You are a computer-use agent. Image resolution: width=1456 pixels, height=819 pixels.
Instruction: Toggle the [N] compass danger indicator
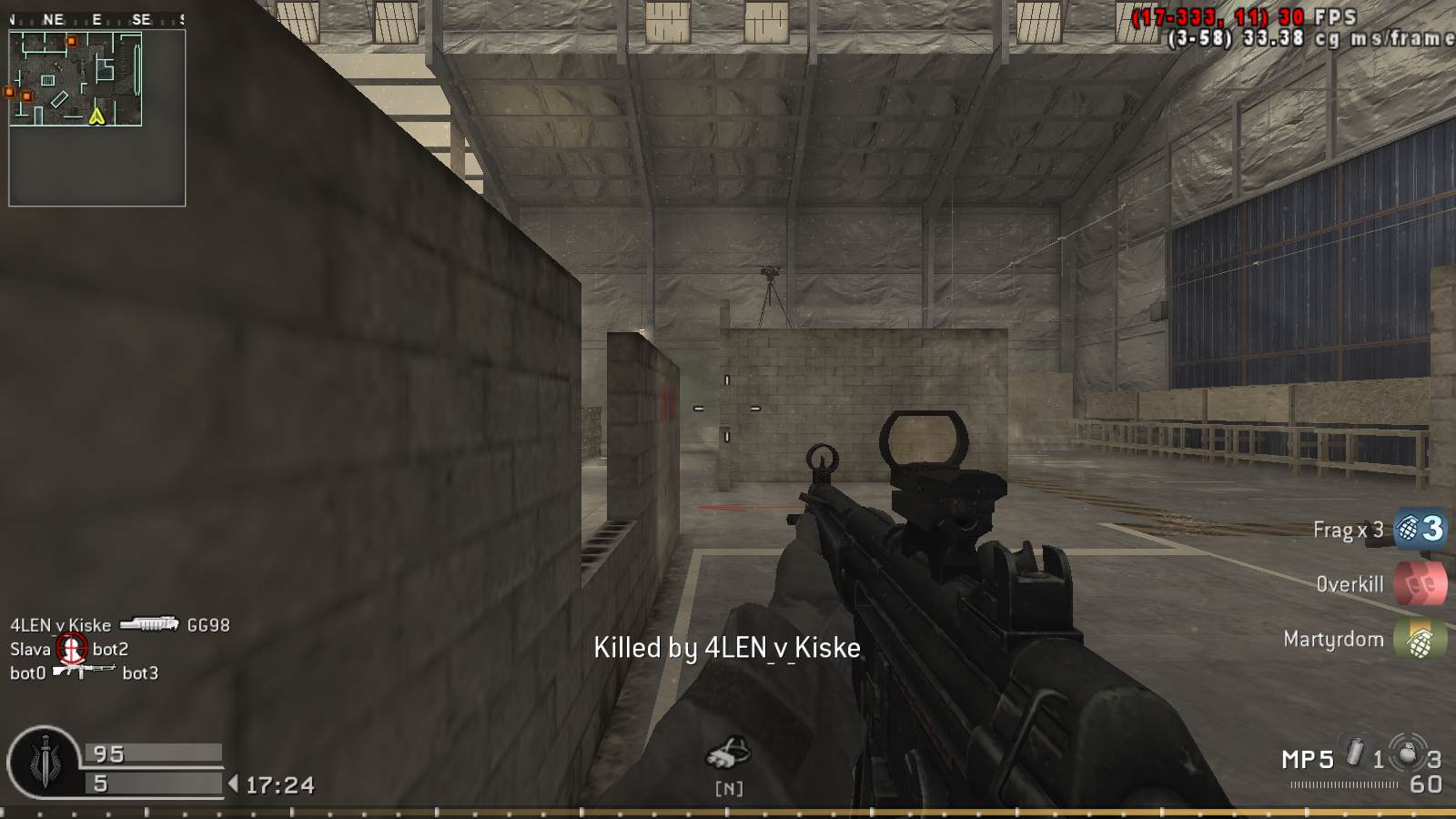tap(728, 781)
